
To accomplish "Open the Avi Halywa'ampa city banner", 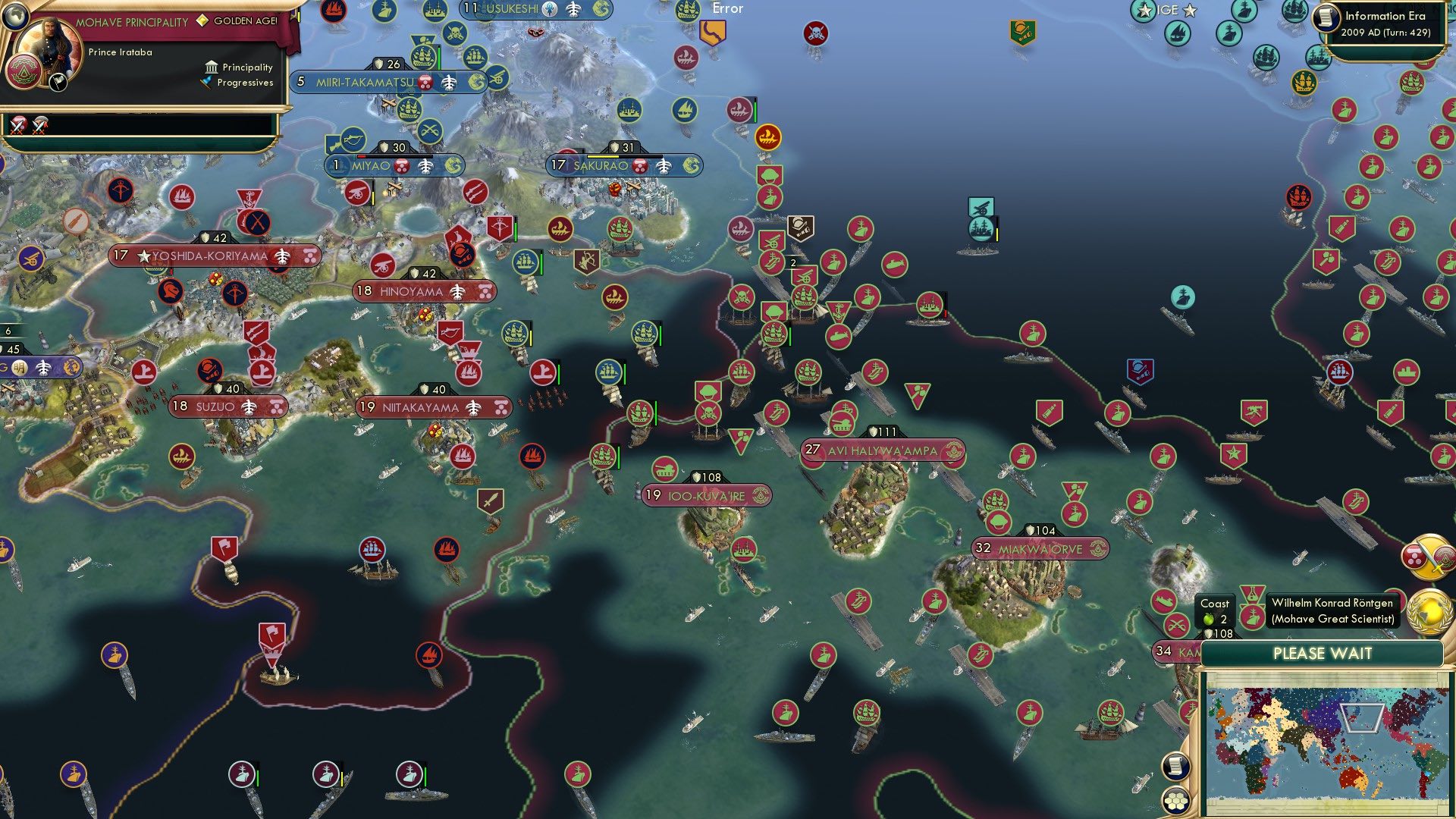I will pos(883,450).
